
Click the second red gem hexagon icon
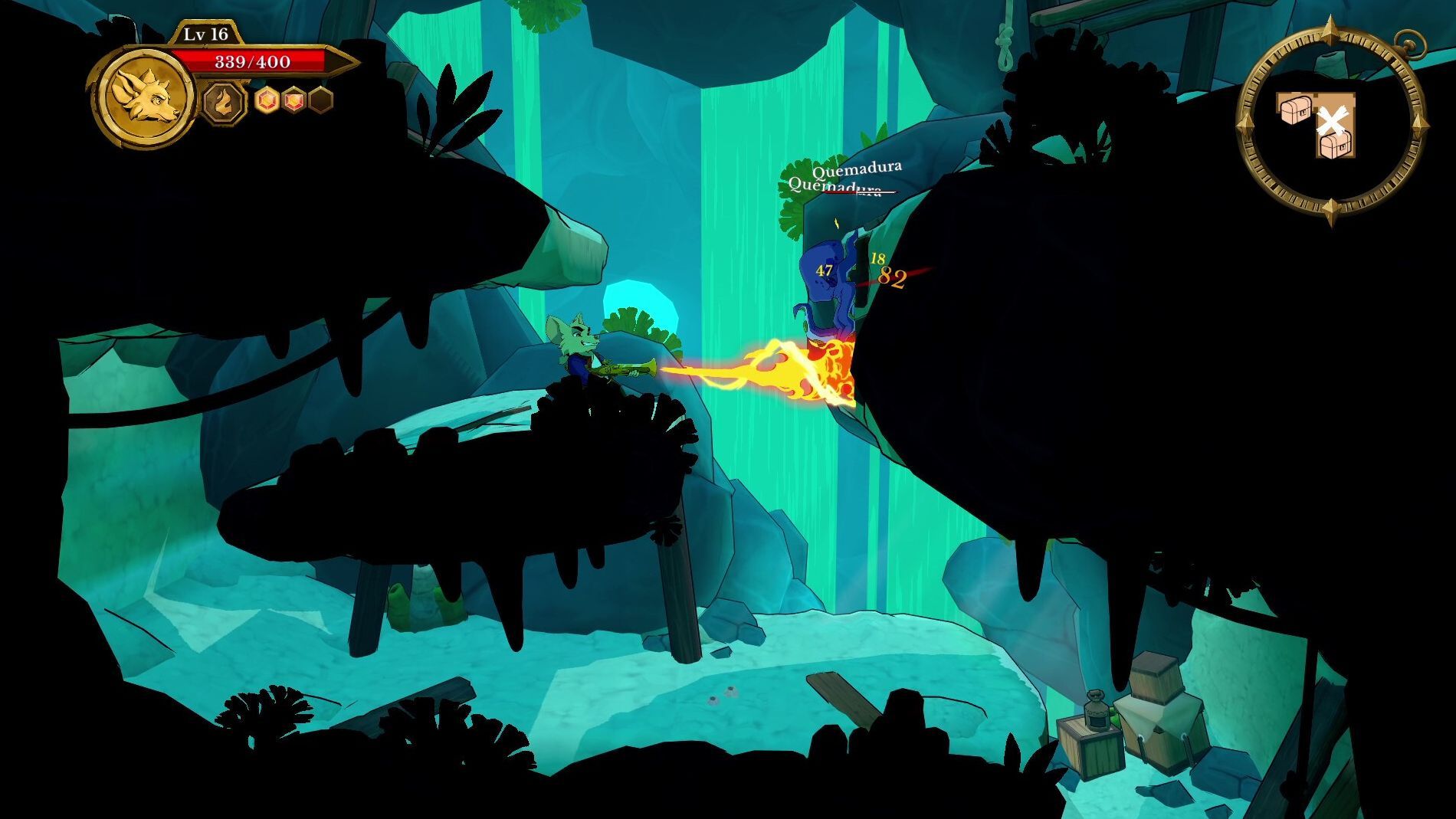coord(293,100)
